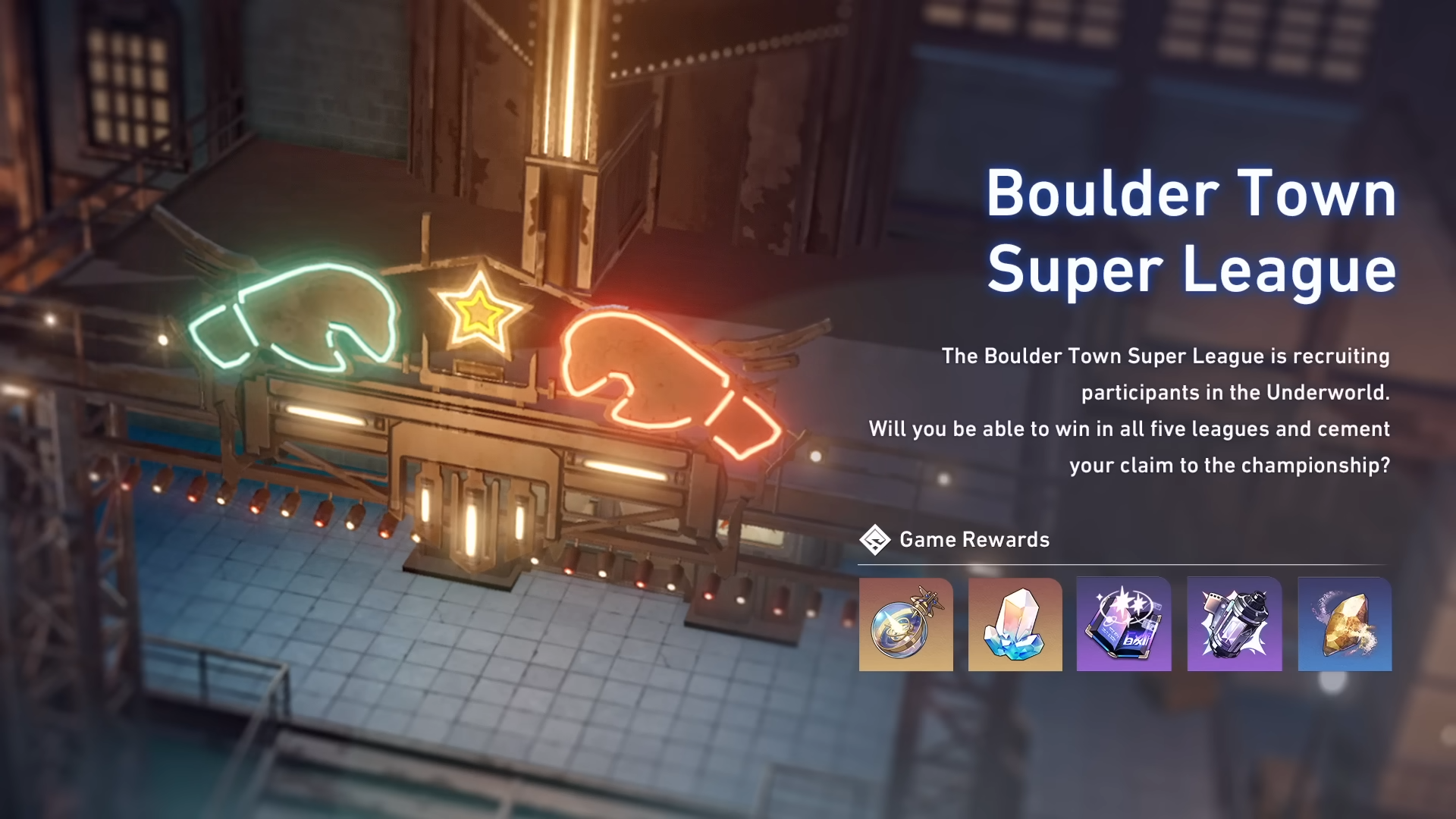This screenshot has width=1456, height=819.
Task: Open the EXP guidebook reward icon
Action: (1123, 623)
